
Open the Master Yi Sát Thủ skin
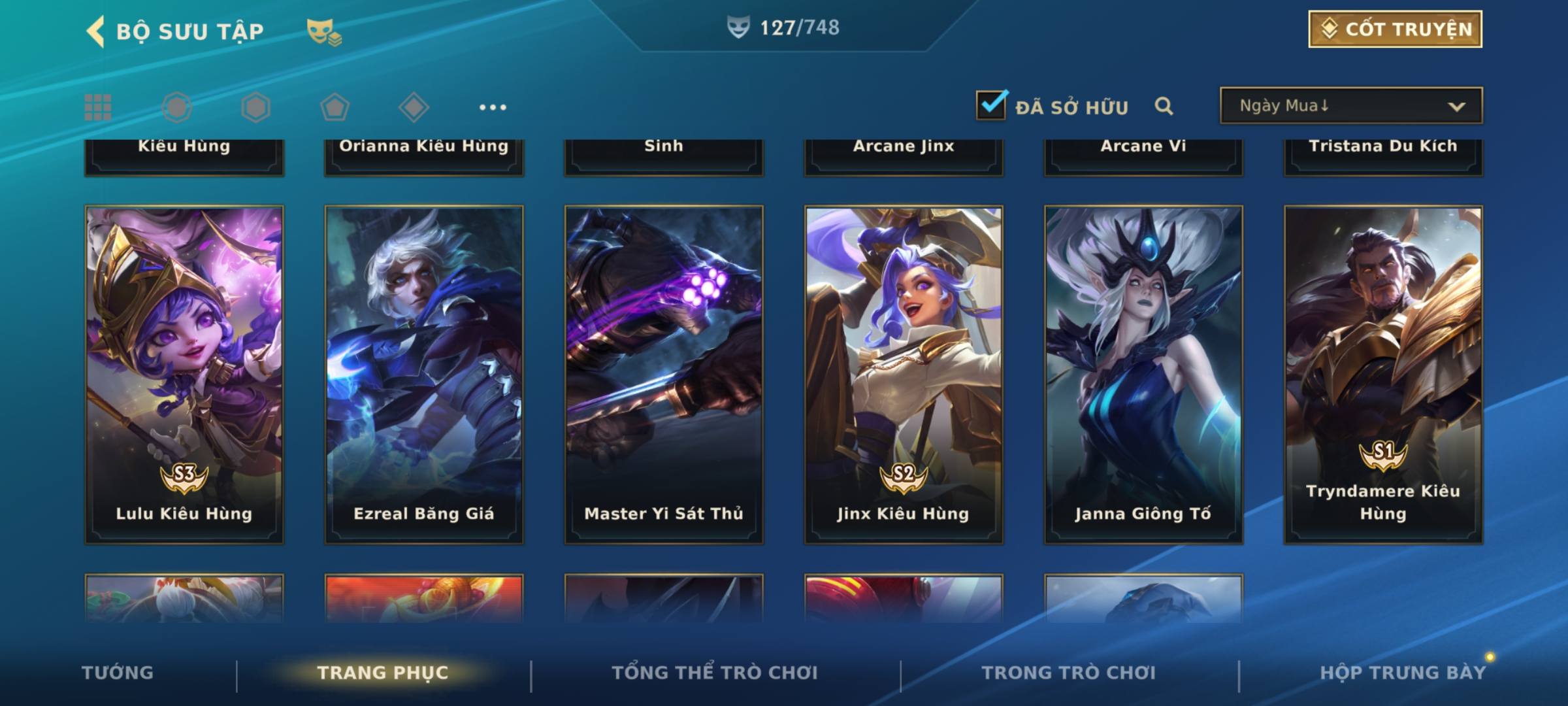[x=664, y=374]
